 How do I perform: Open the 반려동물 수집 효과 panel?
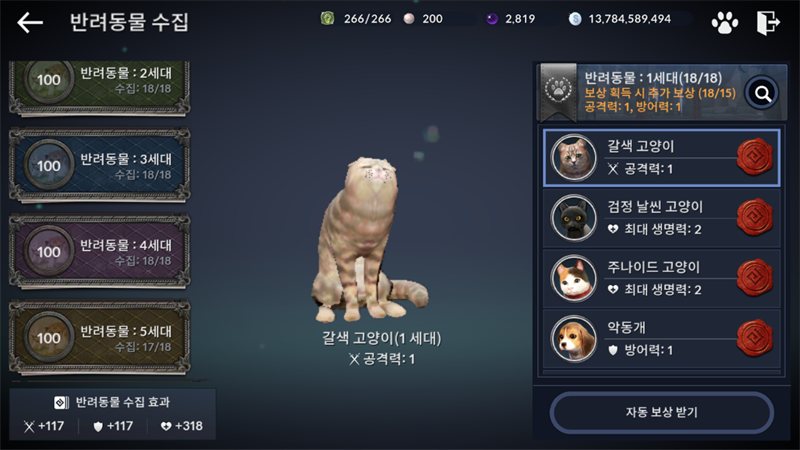[112, 414]
